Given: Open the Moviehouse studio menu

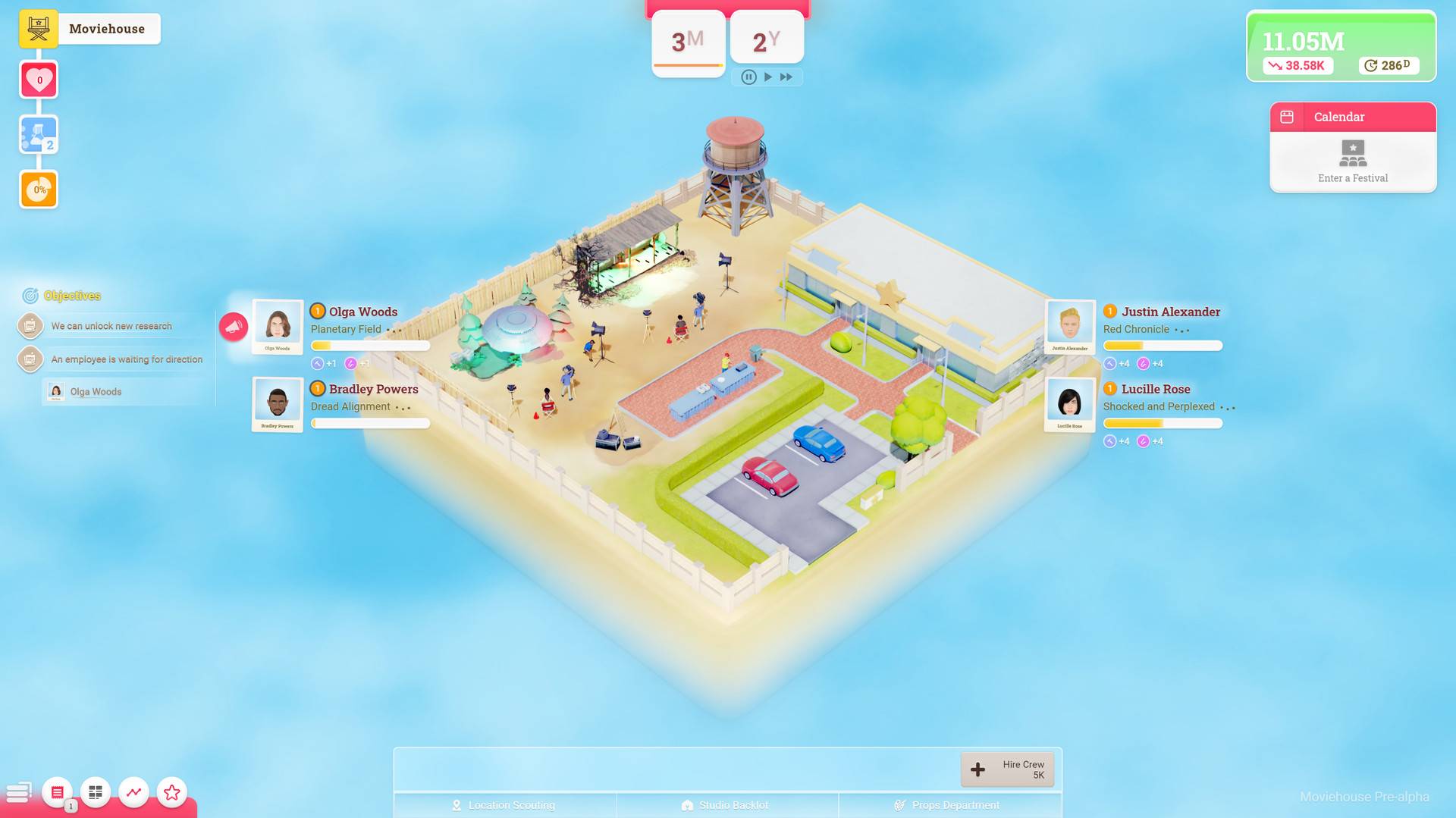Looking at the screenshot, I should coord(39,29).
